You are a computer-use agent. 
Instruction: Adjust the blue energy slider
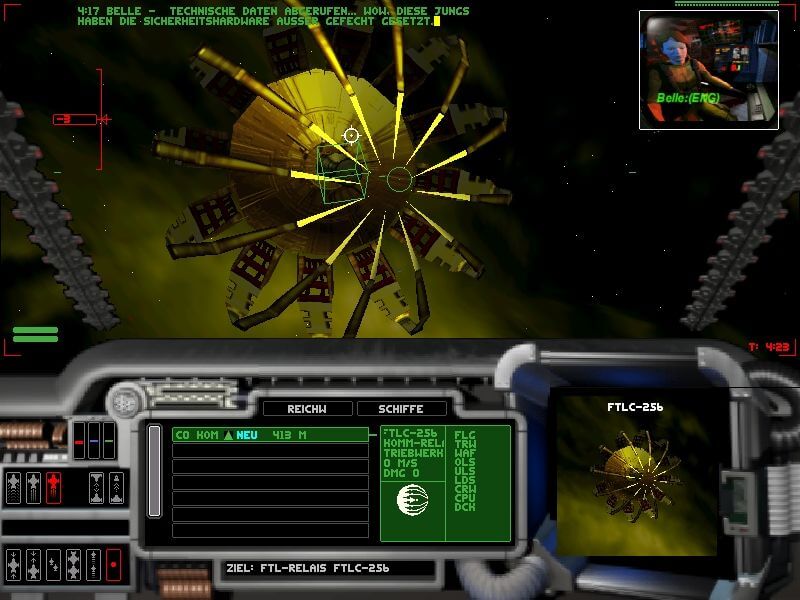pos(95,440)
